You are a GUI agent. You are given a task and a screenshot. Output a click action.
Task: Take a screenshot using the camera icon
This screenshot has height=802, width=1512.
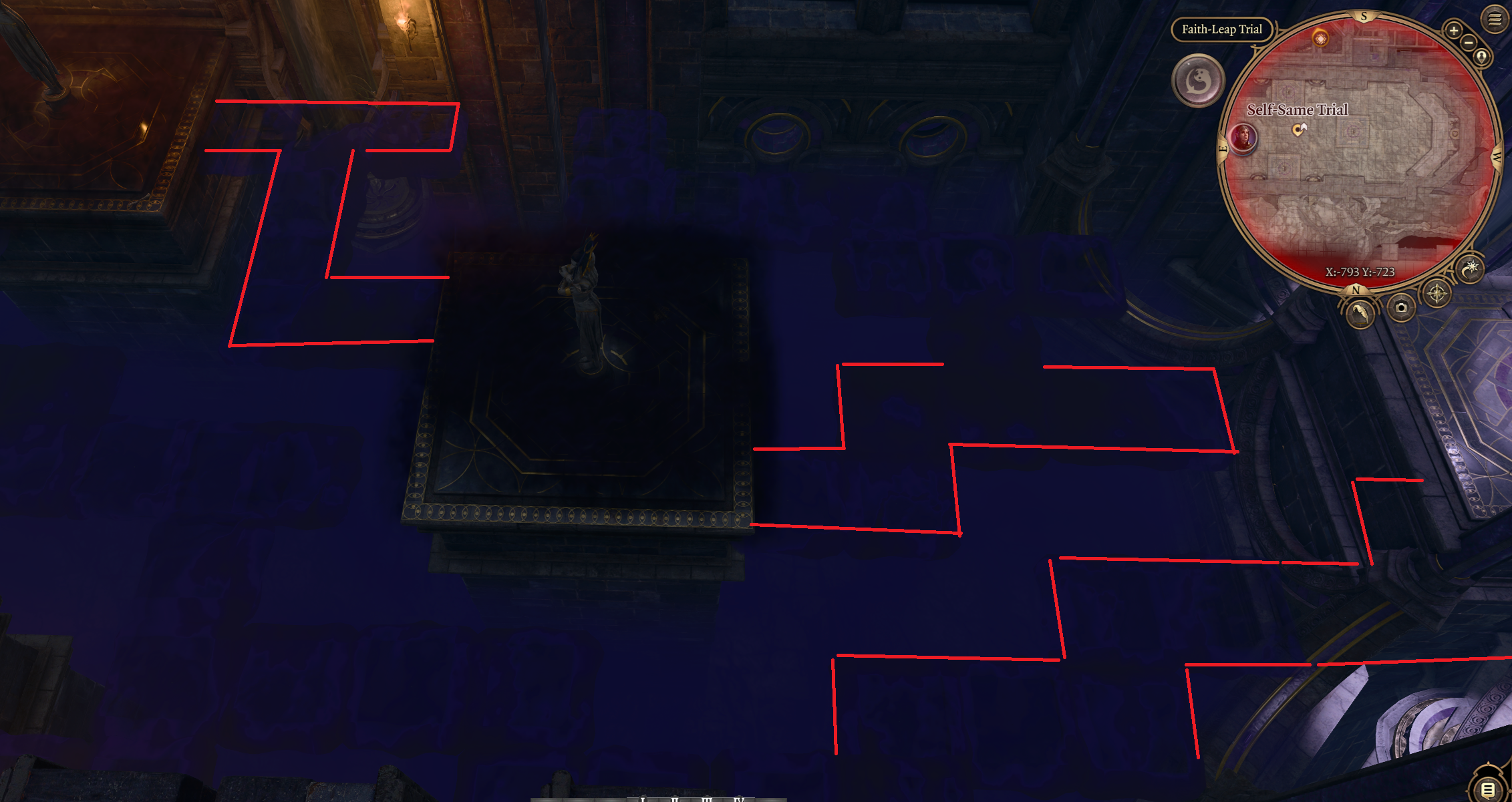[x=1401, y=309]
